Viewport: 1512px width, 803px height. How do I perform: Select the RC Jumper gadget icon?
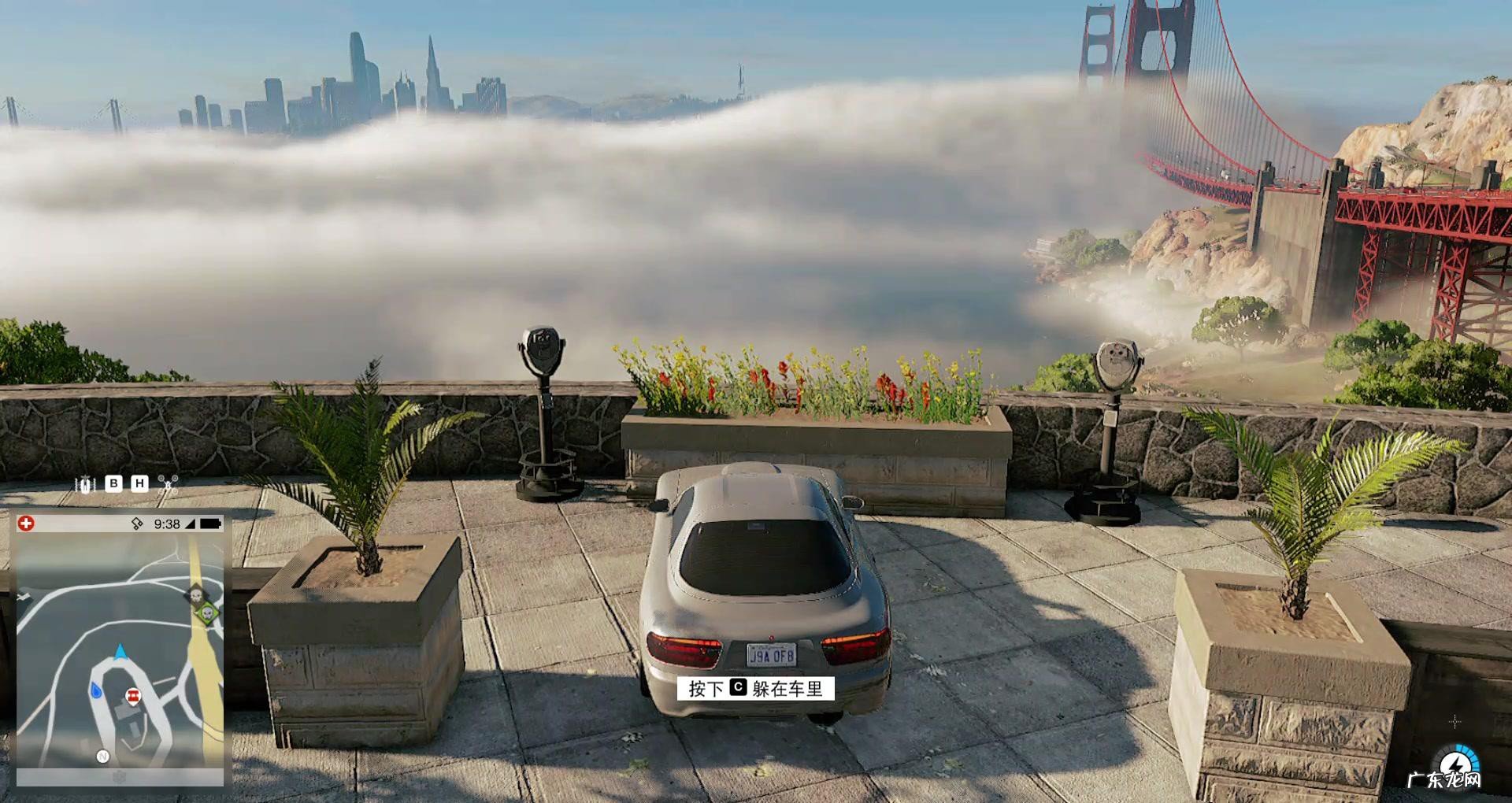point(85,484)
